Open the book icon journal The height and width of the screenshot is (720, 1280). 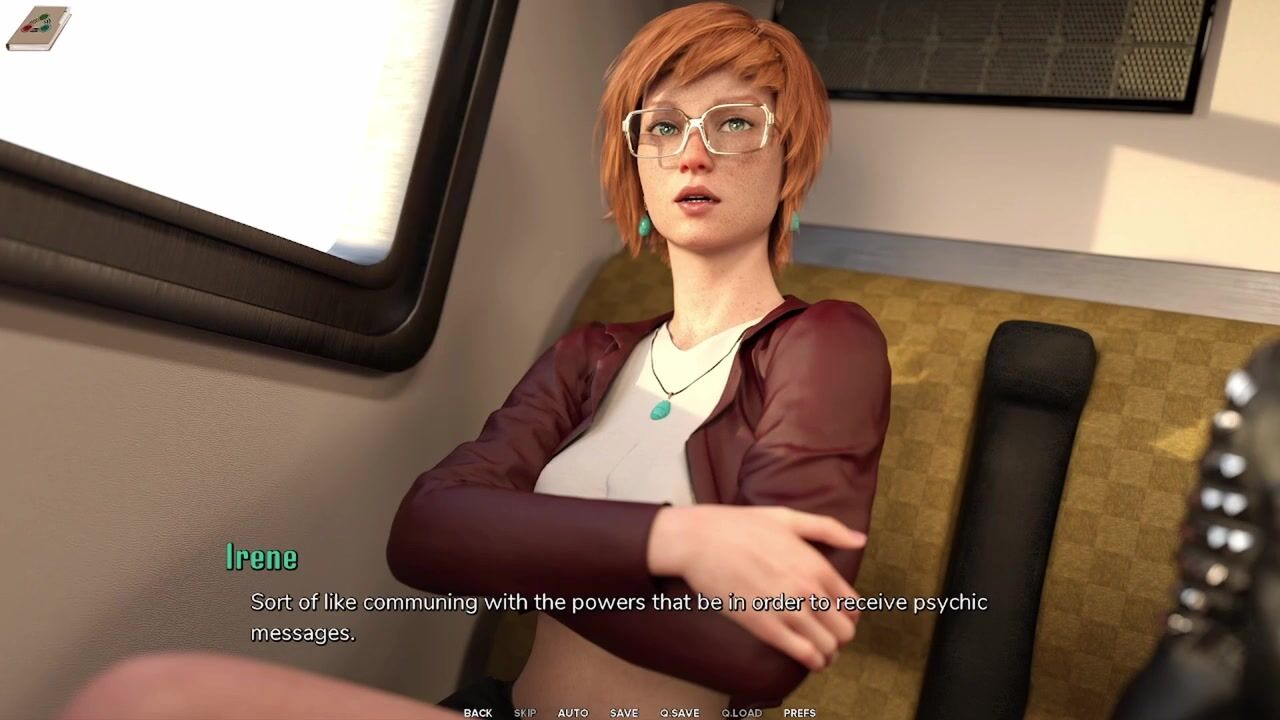pos(38,28)
